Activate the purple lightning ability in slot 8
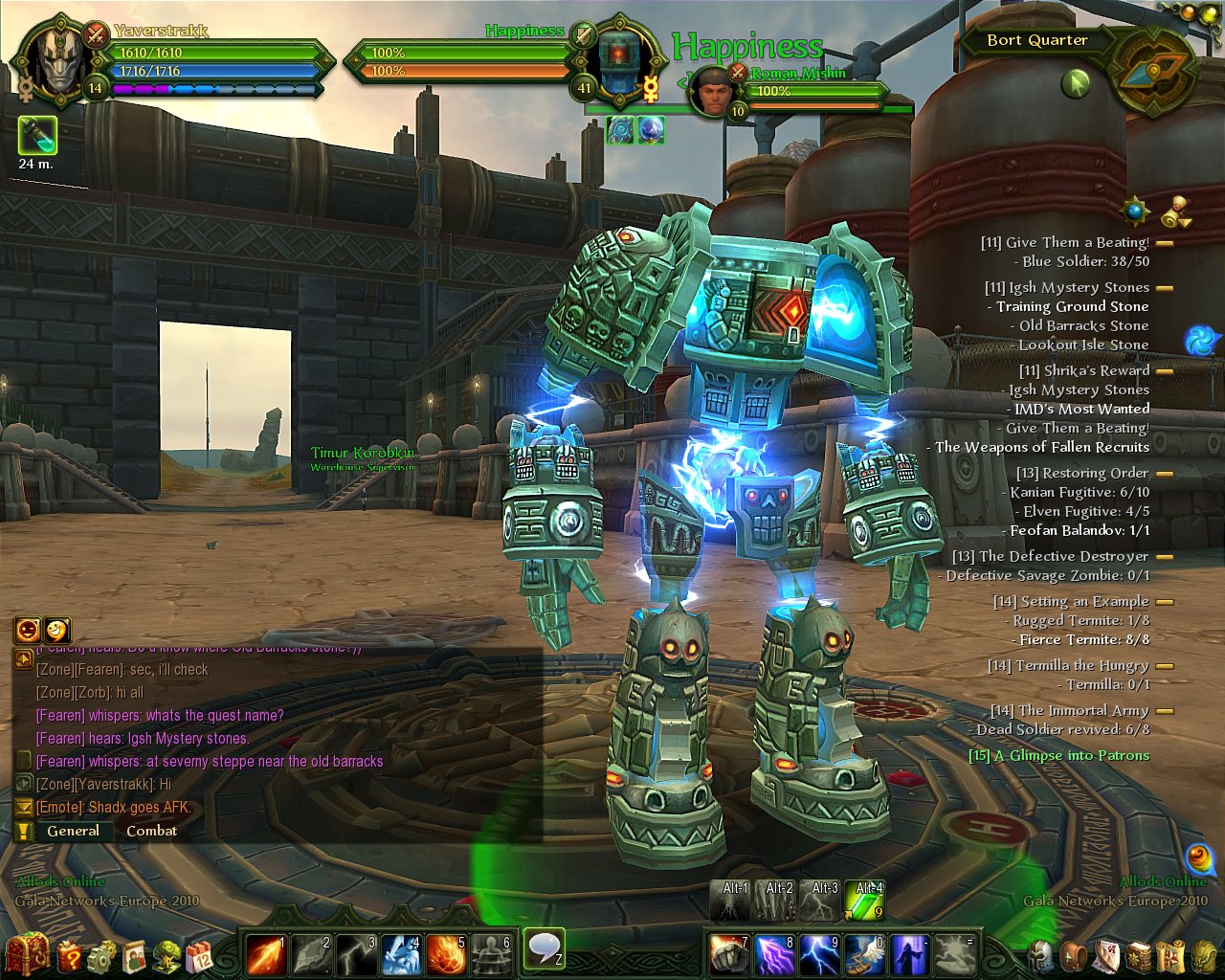Screen dimensions: 1225x980 click(774, 954)
